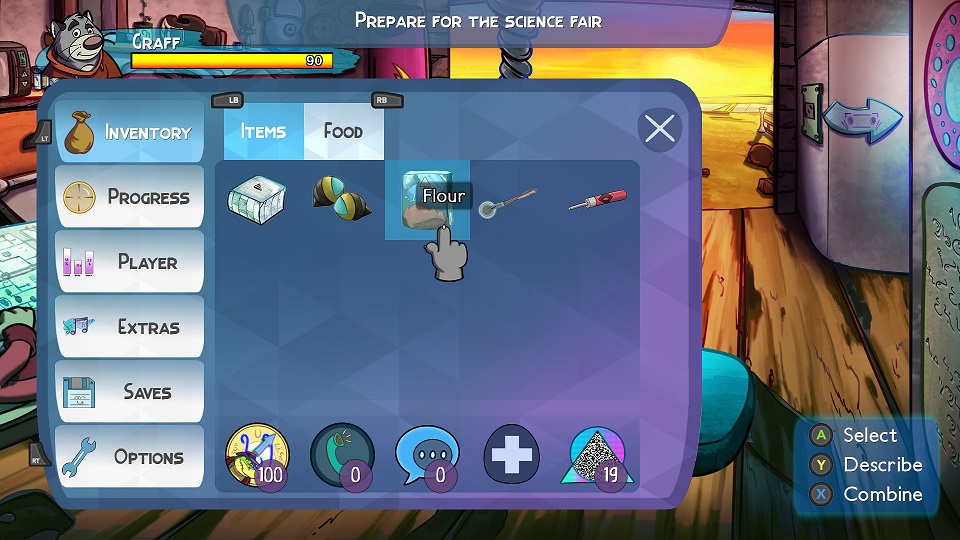Switch to the Food tab

tap(343, 131)
